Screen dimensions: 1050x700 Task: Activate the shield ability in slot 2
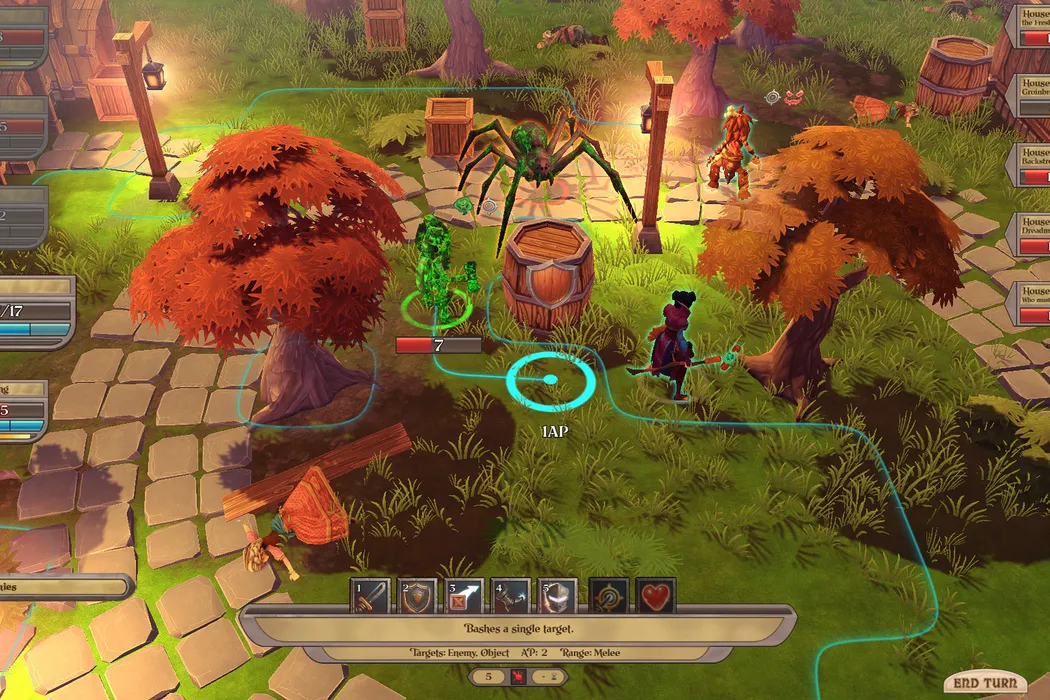(x=417, y=596)
